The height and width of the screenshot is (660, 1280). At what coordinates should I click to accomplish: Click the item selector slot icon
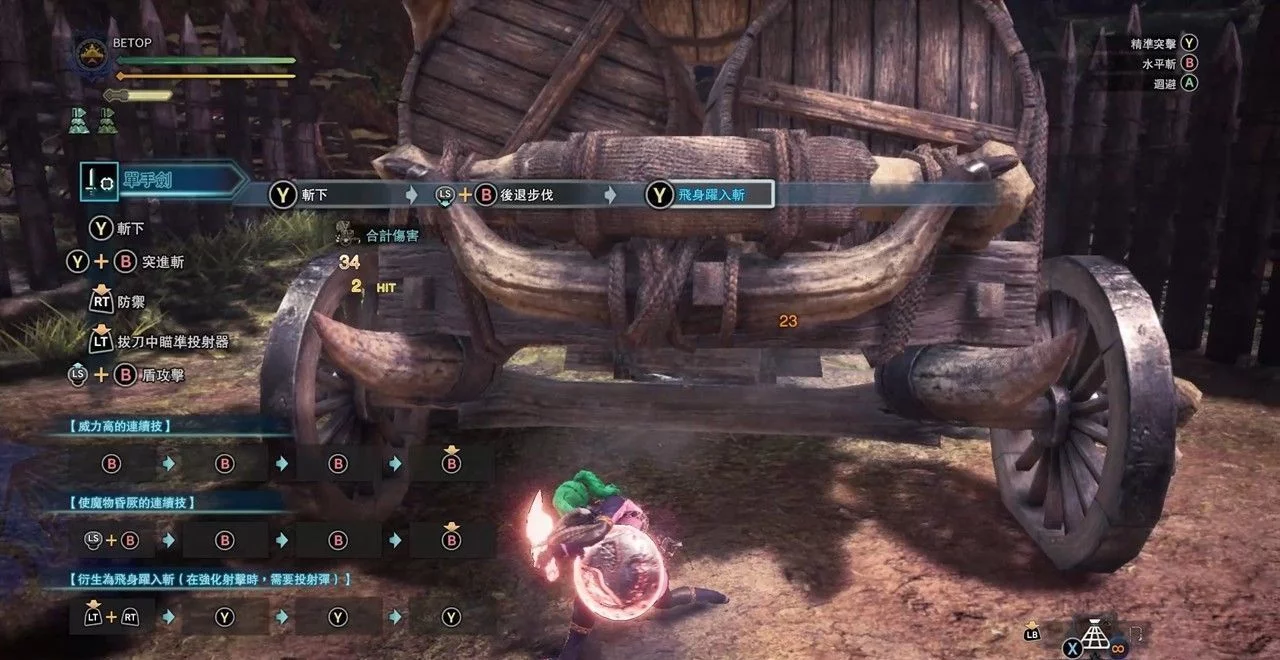point(1096,637)
